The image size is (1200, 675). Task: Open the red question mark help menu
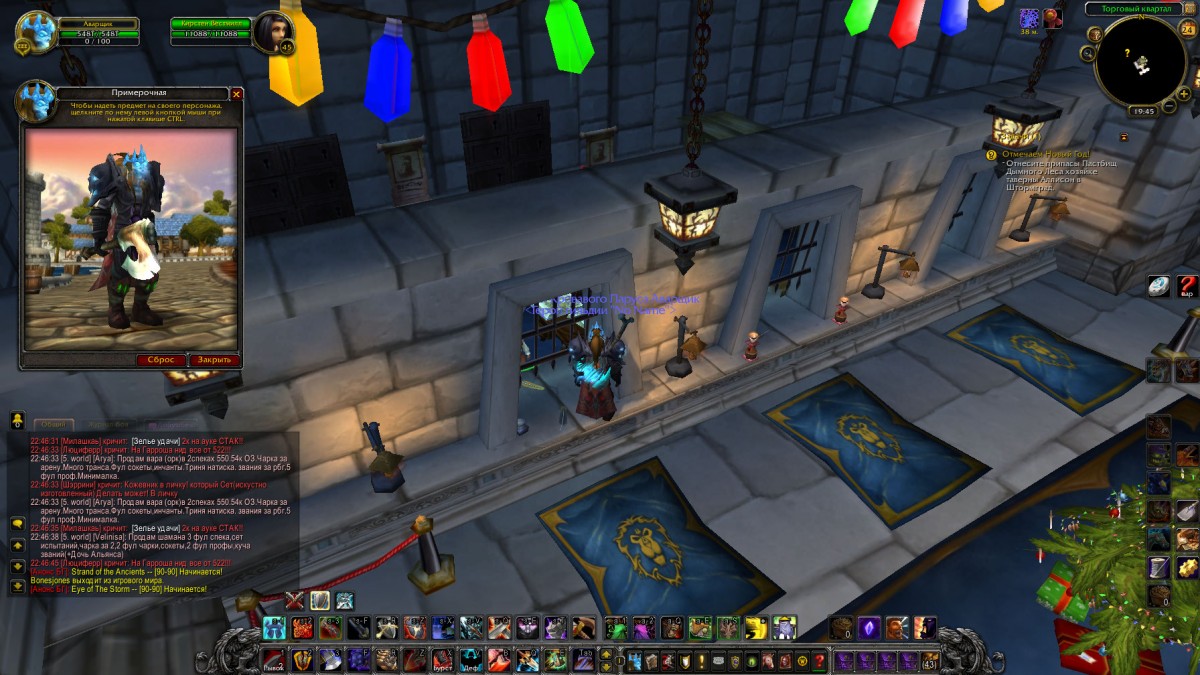[820, 661]
